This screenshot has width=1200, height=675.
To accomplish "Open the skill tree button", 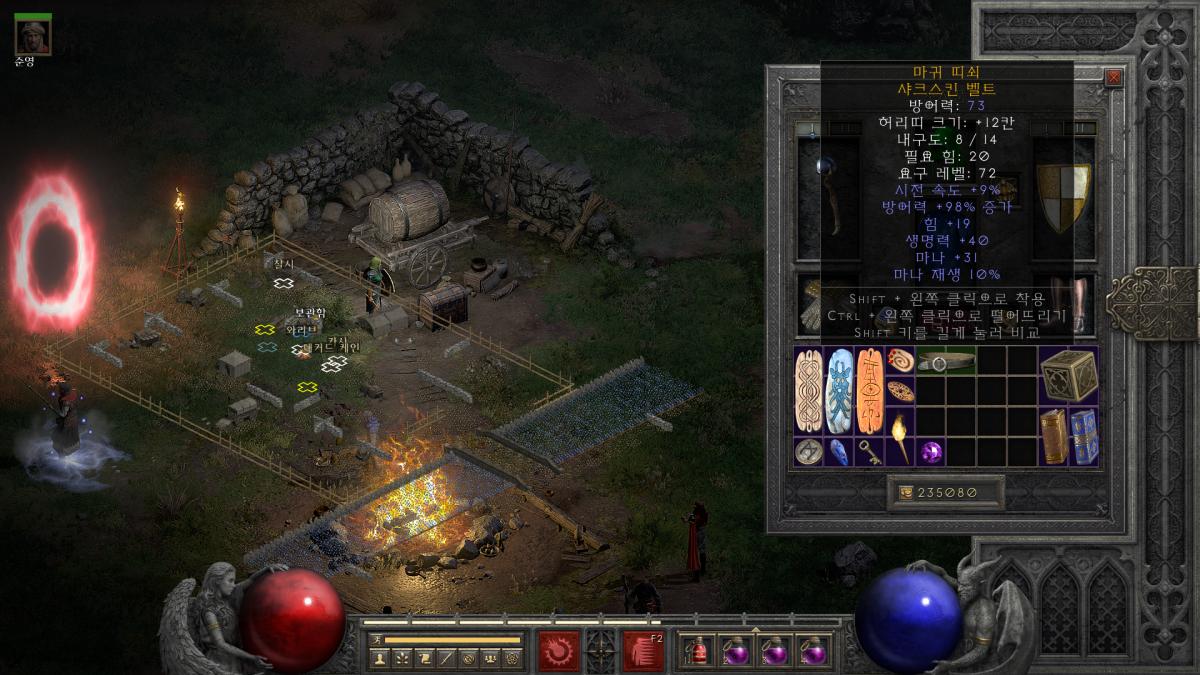I will 401,658.
